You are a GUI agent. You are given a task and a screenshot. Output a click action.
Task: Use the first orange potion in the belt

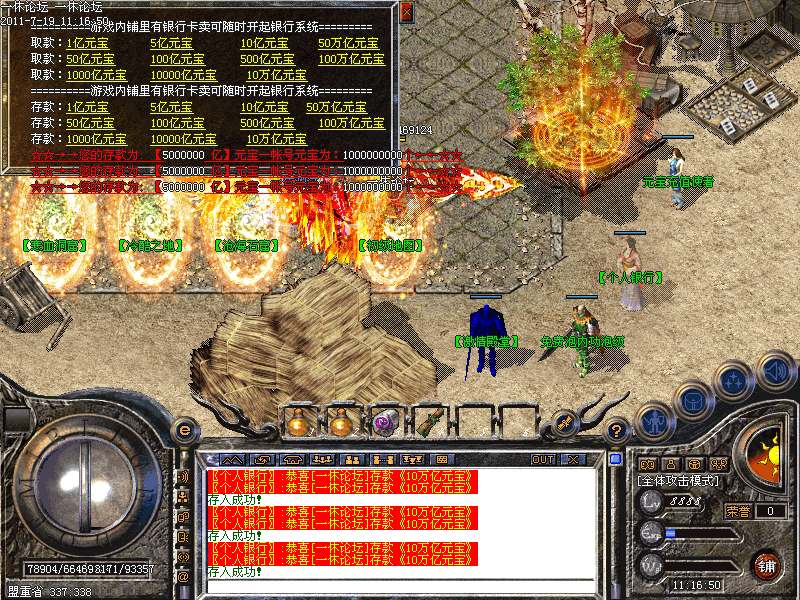(x=299, y=423)
